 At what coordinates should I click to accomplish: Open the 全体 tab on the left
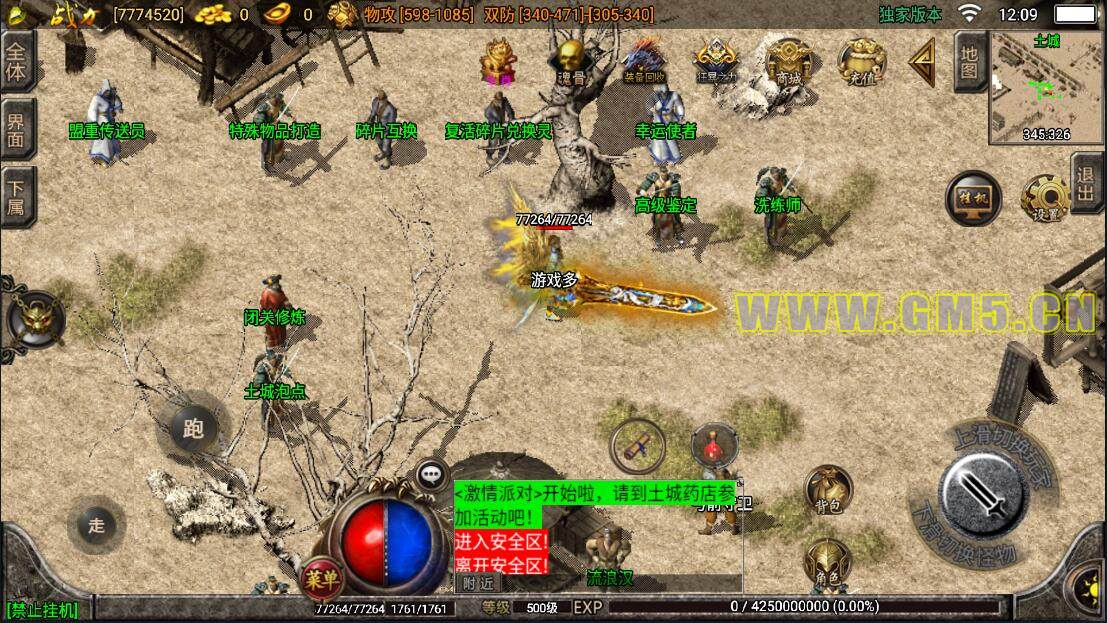click(18, 61)
